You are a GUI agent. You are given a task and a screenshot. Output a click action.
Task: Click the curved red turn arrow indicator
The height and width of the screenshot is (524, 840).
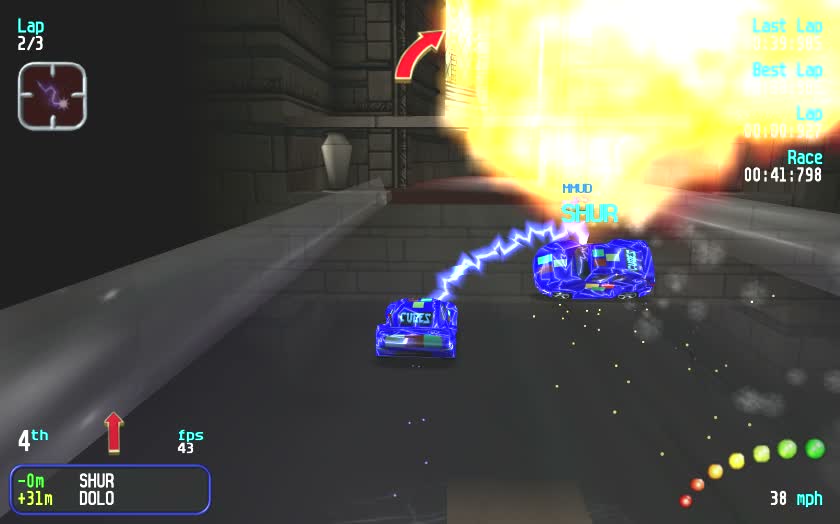418,55
